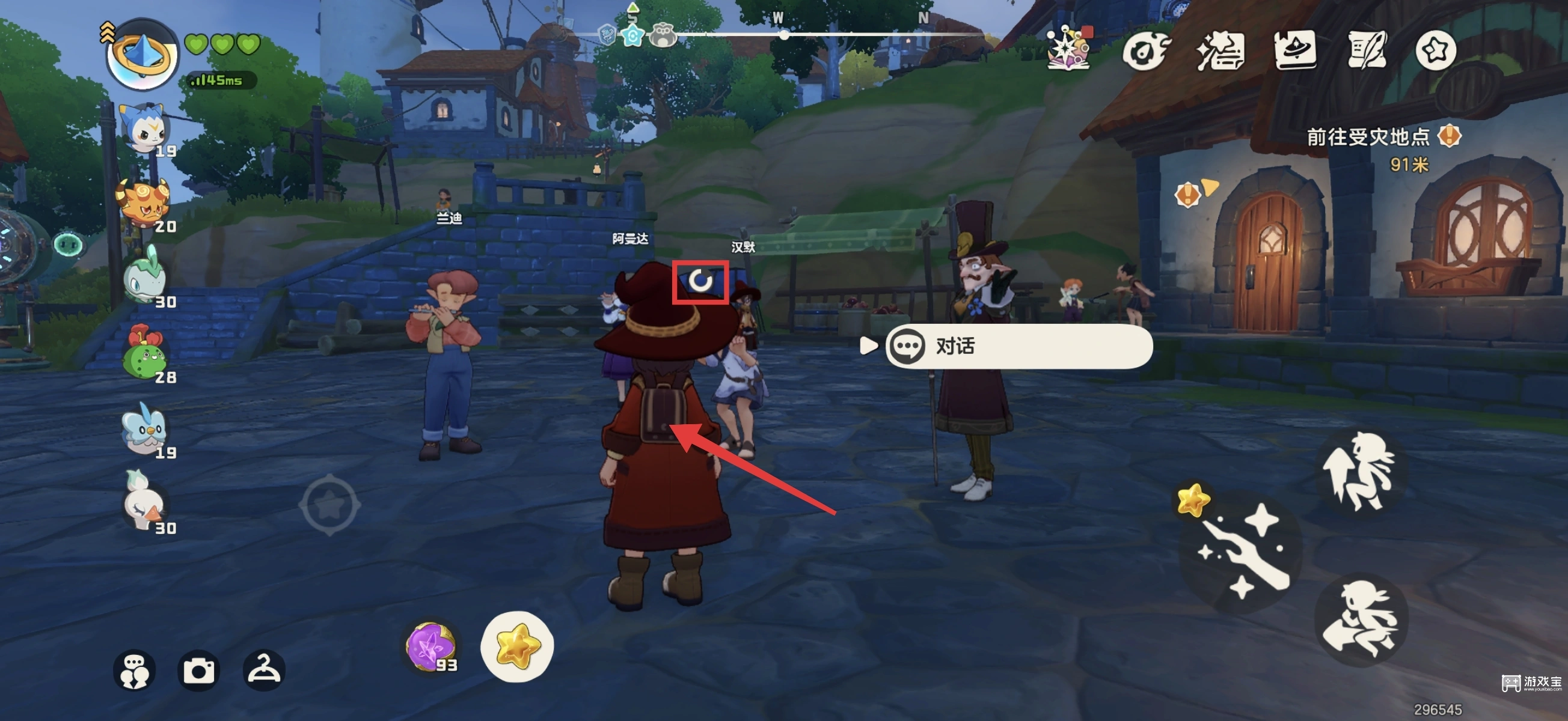
Task: Use the yellow star skill button
Action: pos(517,646)
